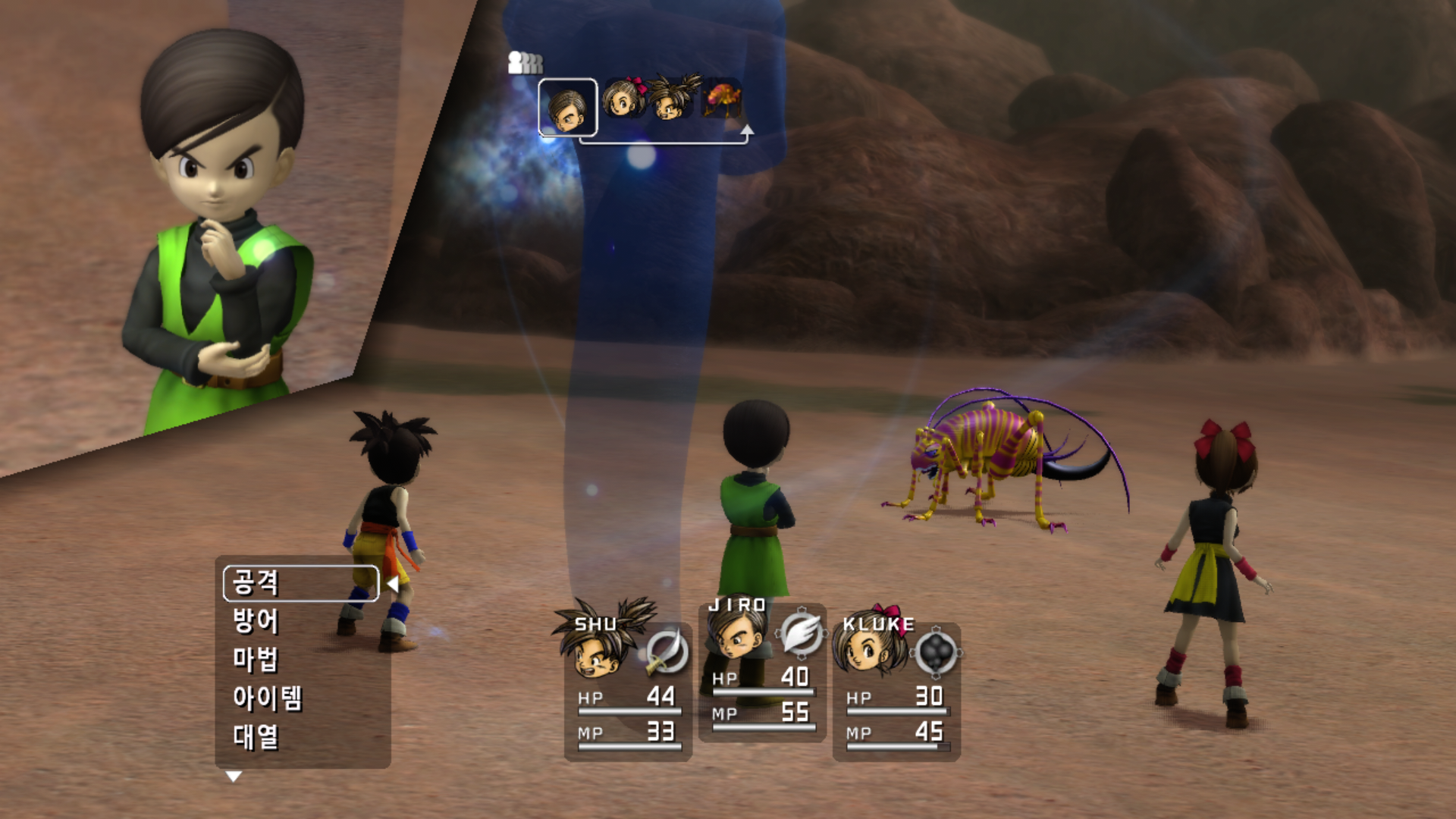Click the enemy bug turn order icon

(x=721, y=100)
